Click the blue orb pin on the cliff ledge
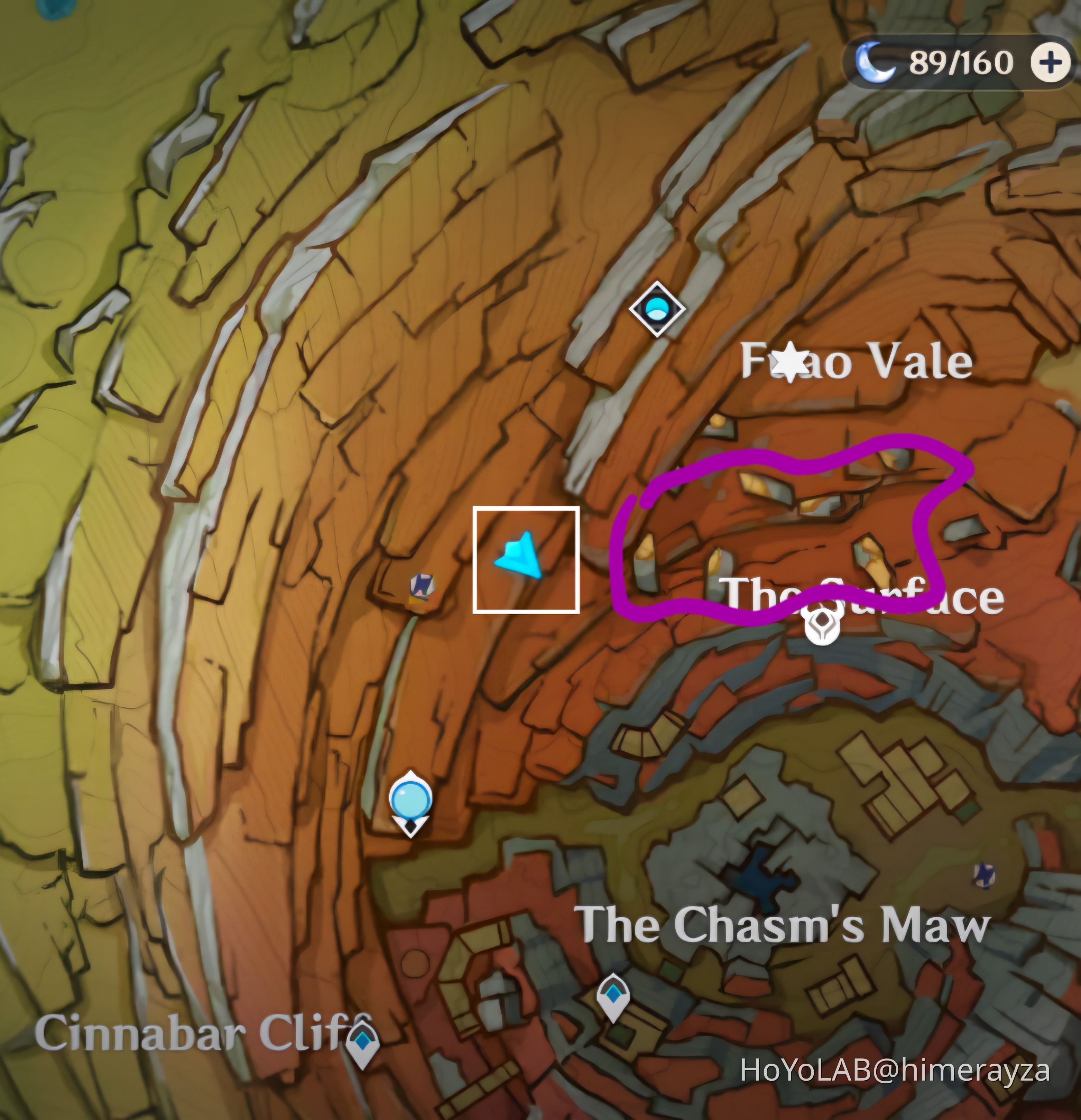This screenshot has height=1120, width=1081. tap(410, 800)
